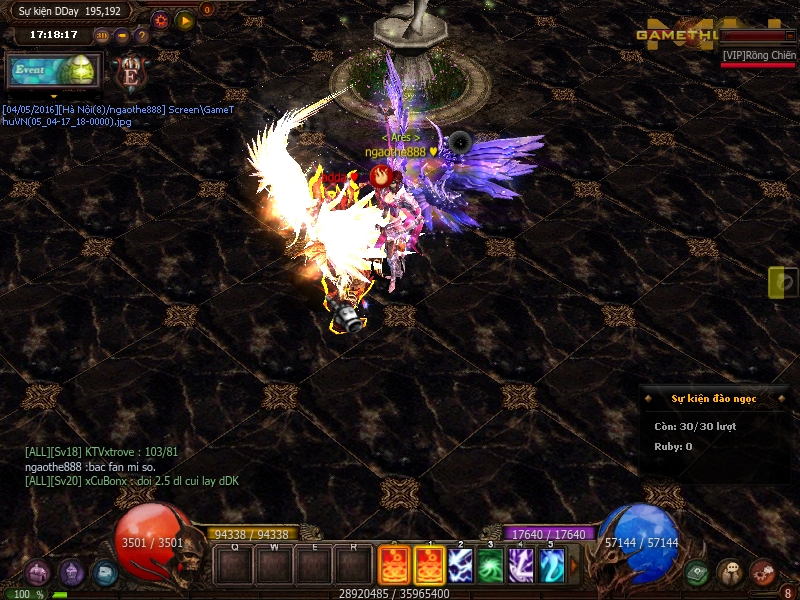This screenshot has height=600, width=800.
Task: Click the speech bubble chat icon
Action: (730, 573)
